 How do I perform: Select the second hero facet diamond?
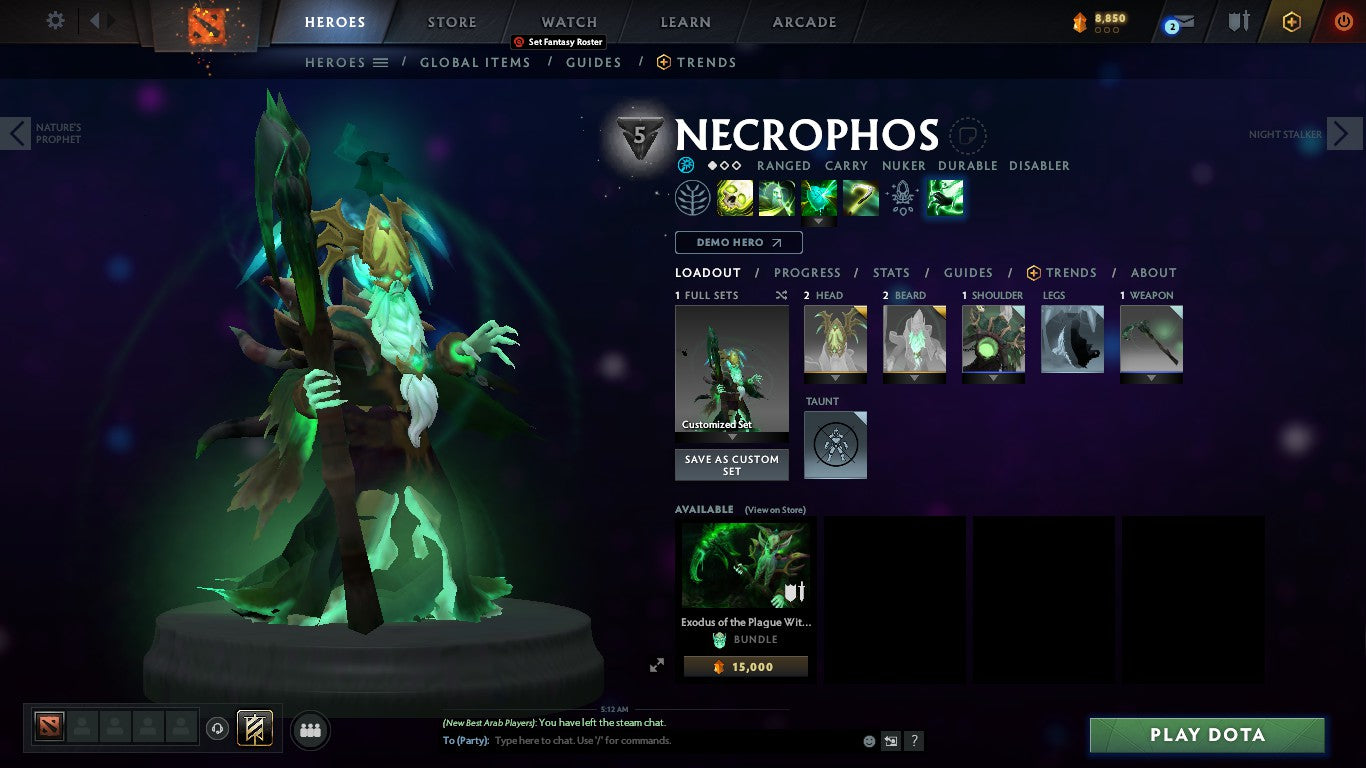coord(725,164)
